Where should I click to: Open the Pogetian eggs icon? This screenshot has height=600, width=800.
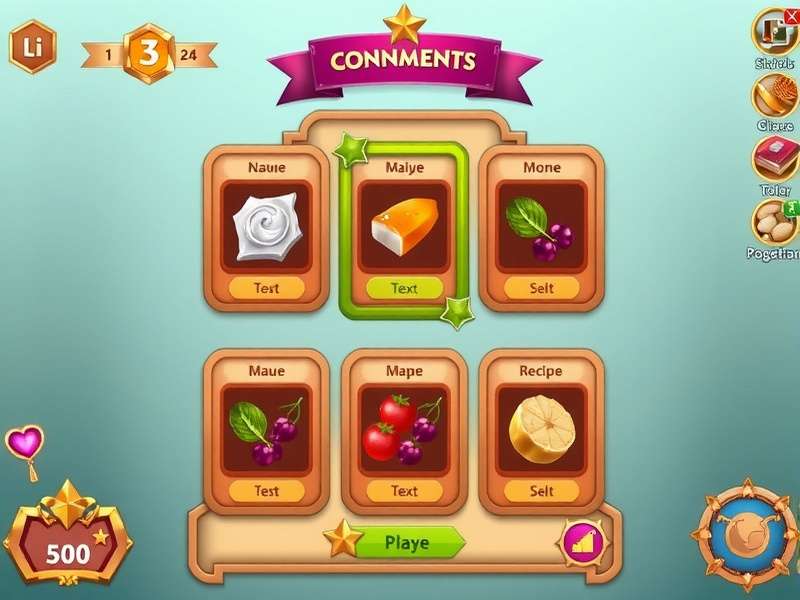click(x=774, y=222)
